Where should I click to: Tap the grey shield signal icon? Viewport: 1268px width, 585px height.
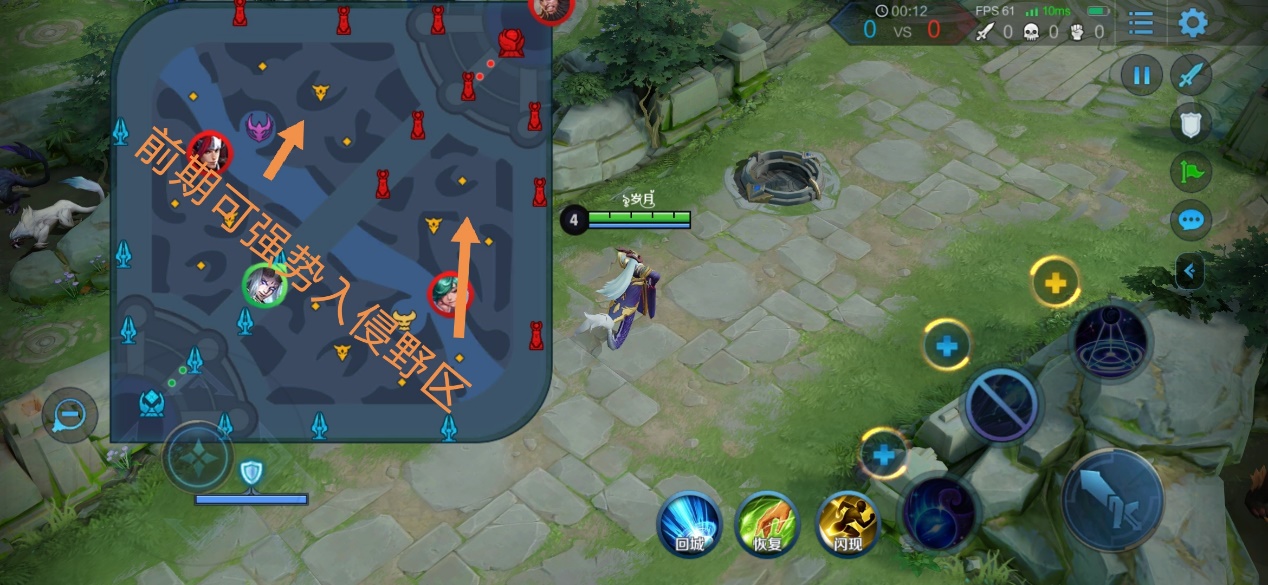coord(1191,123)
